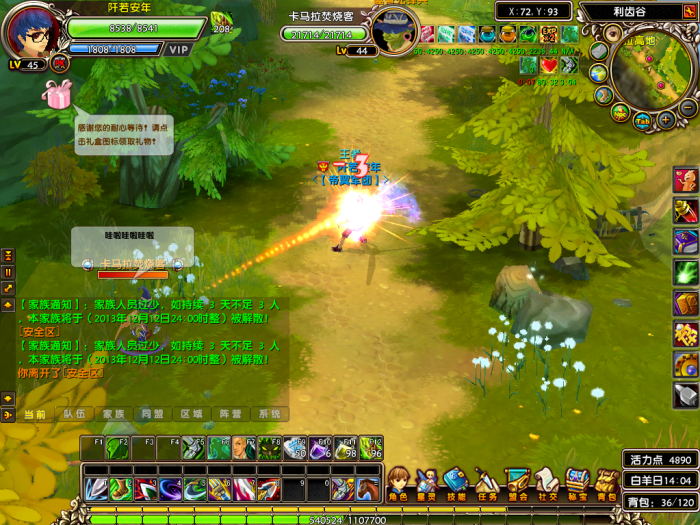Open the 背包 bag menu
This screenshot has width=700, height=525.
[x=606, y=484]
